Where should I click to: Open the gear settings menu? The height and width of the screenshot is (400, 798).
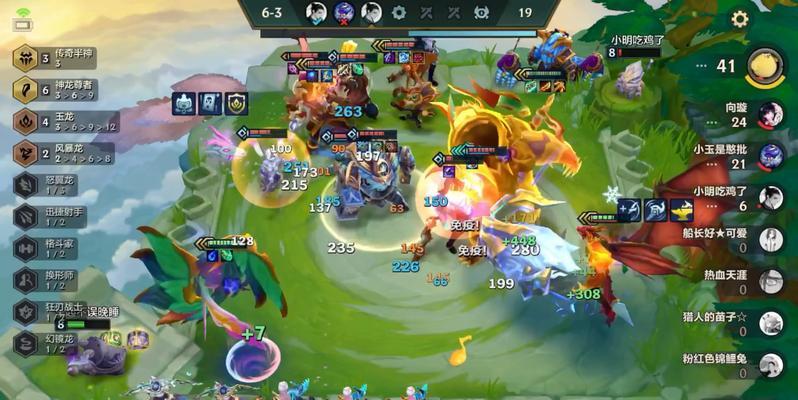[x=740, y=19]
